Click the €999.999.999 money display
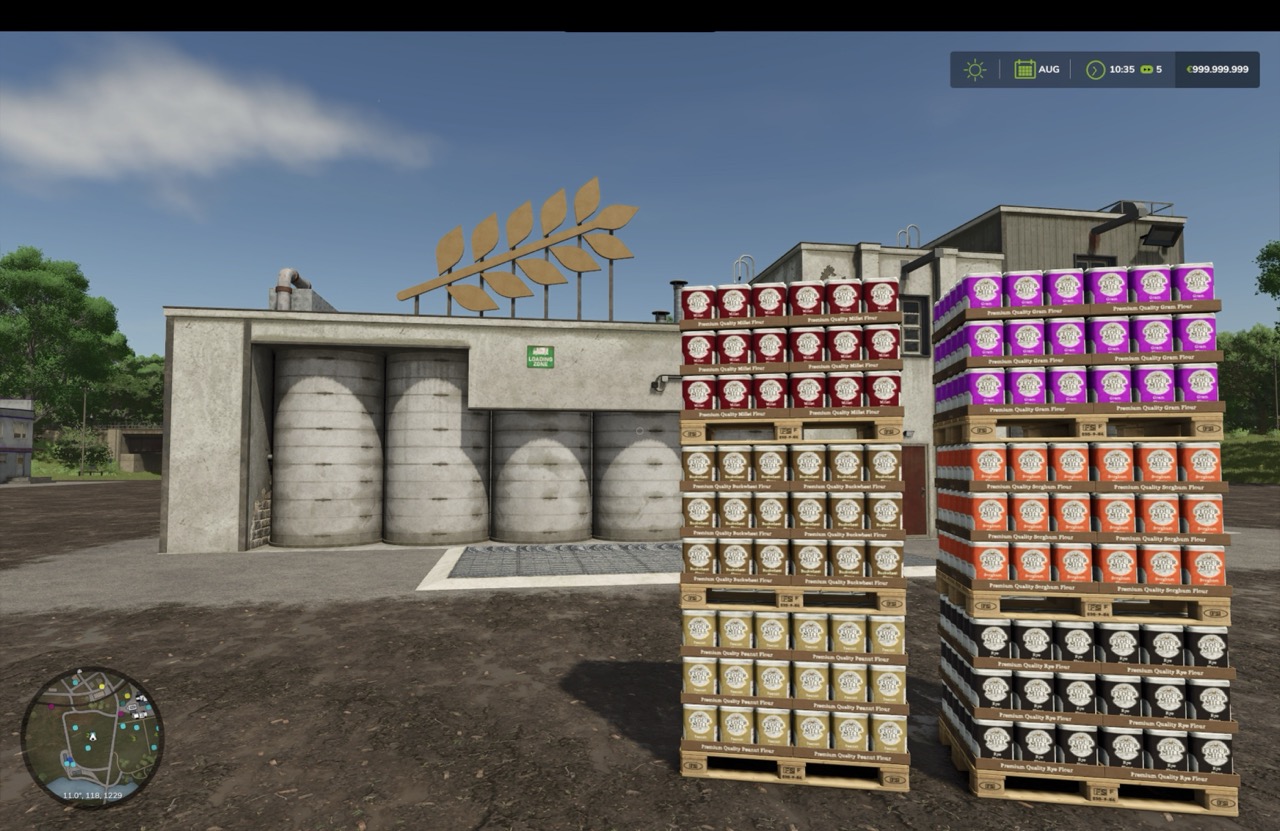The image size is (1280, 831). pyautogui.click(x=1218, y=70)
